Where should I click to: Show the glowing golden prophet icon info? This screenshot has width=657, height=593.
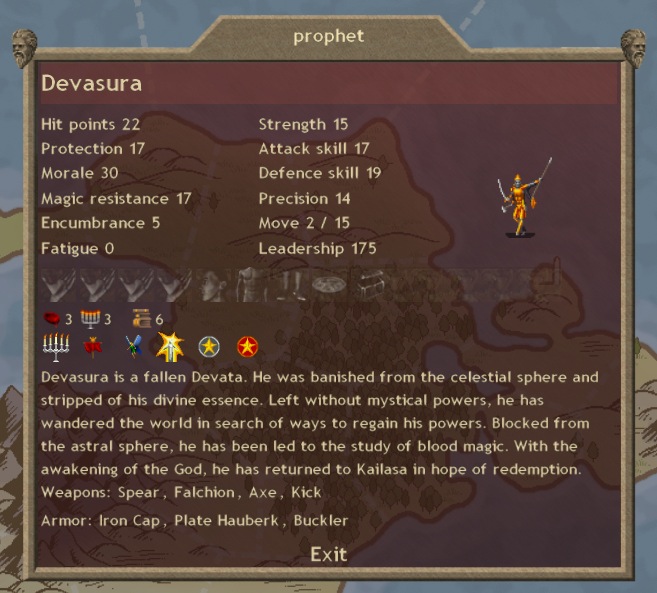click(169, 347)
